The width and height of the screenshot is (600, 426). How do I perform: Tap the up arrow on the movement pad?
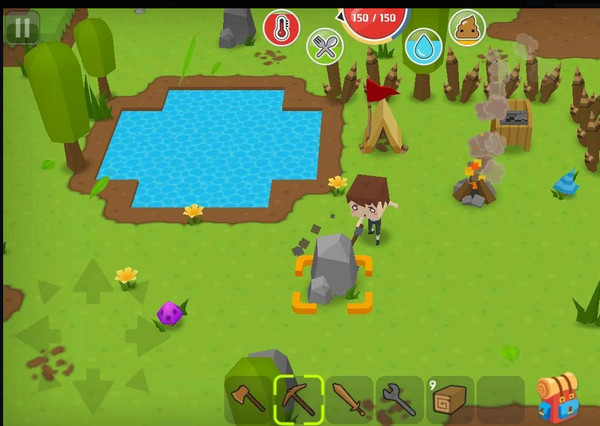(x=93, y=281)
